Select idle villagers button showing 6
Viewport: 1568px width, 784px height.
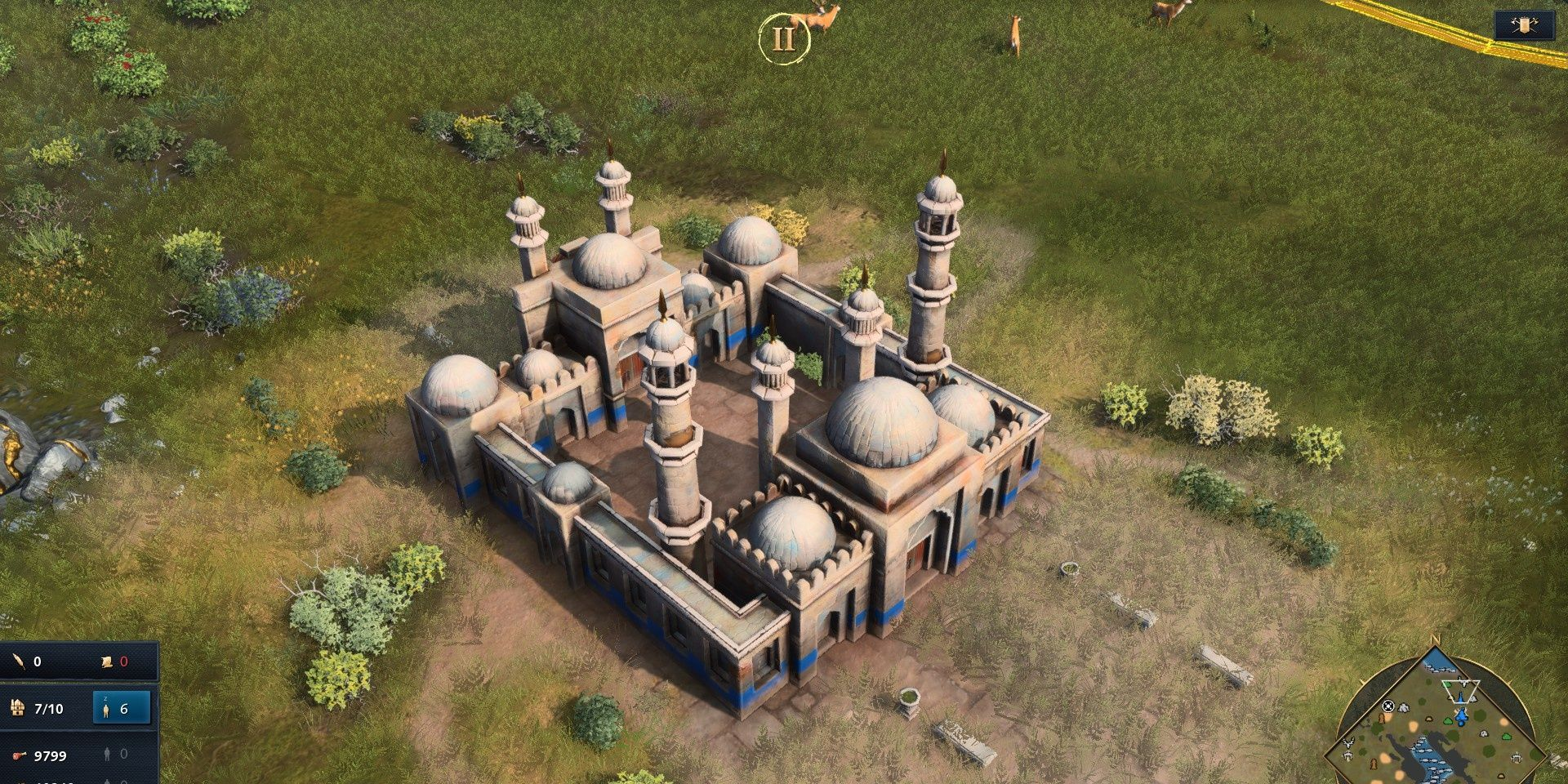tap(122, 708)
